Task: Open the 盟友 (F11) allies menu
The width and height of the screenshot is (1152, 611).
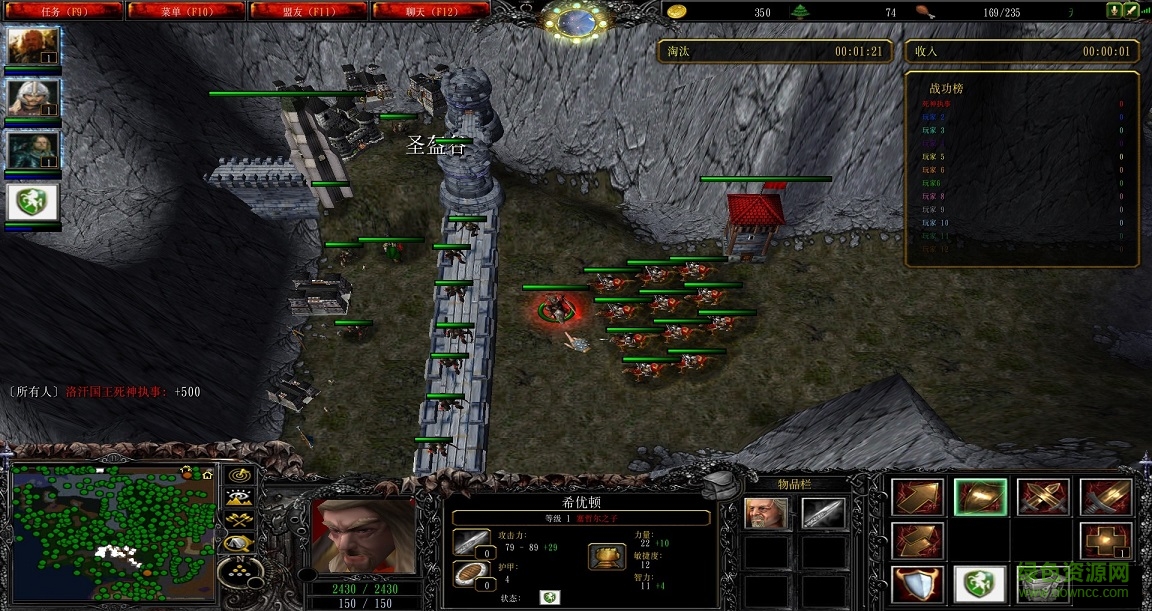Action: [308, 11]
